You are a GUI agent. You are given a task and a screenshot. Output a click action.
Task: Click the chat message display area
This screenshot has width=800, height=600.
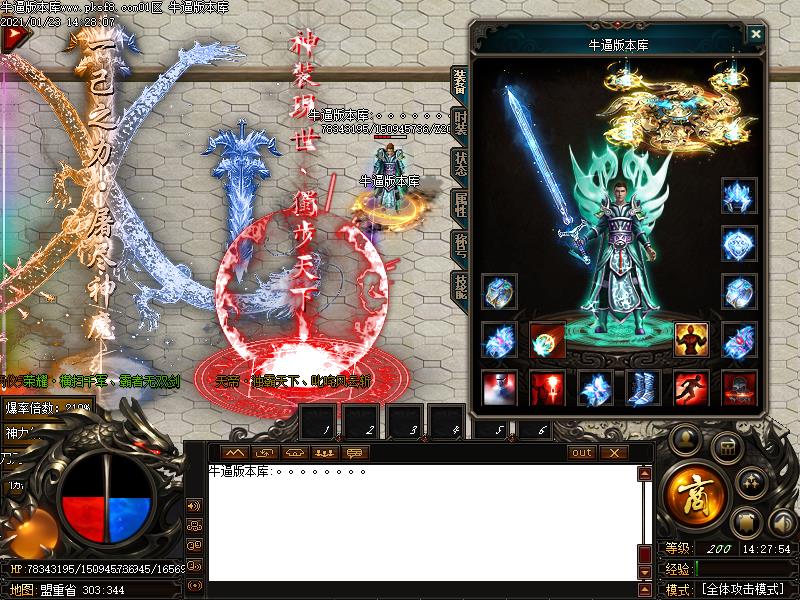[420, 520]
